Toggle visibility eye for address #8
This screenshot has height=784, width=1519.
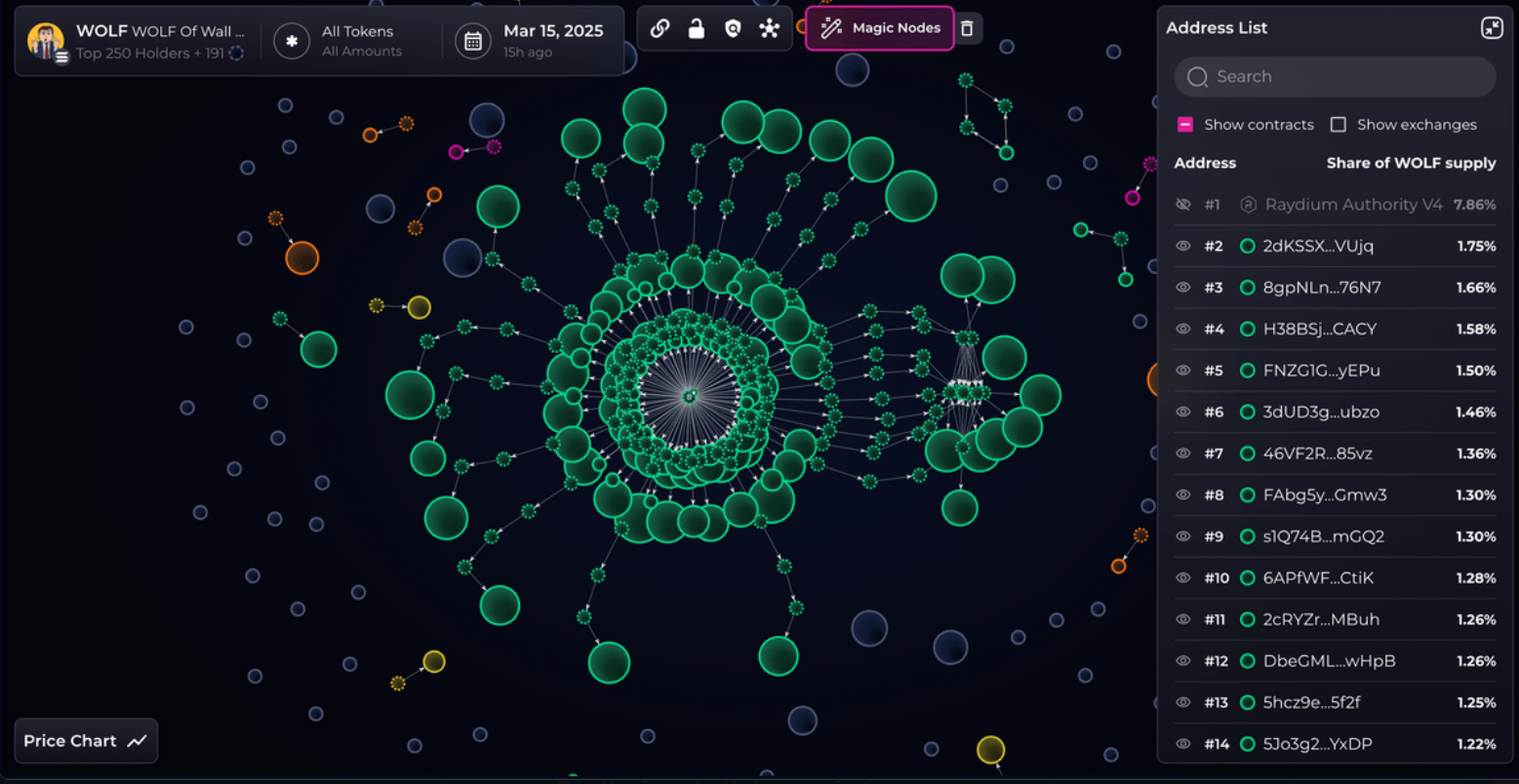[x=1183, y=495]
